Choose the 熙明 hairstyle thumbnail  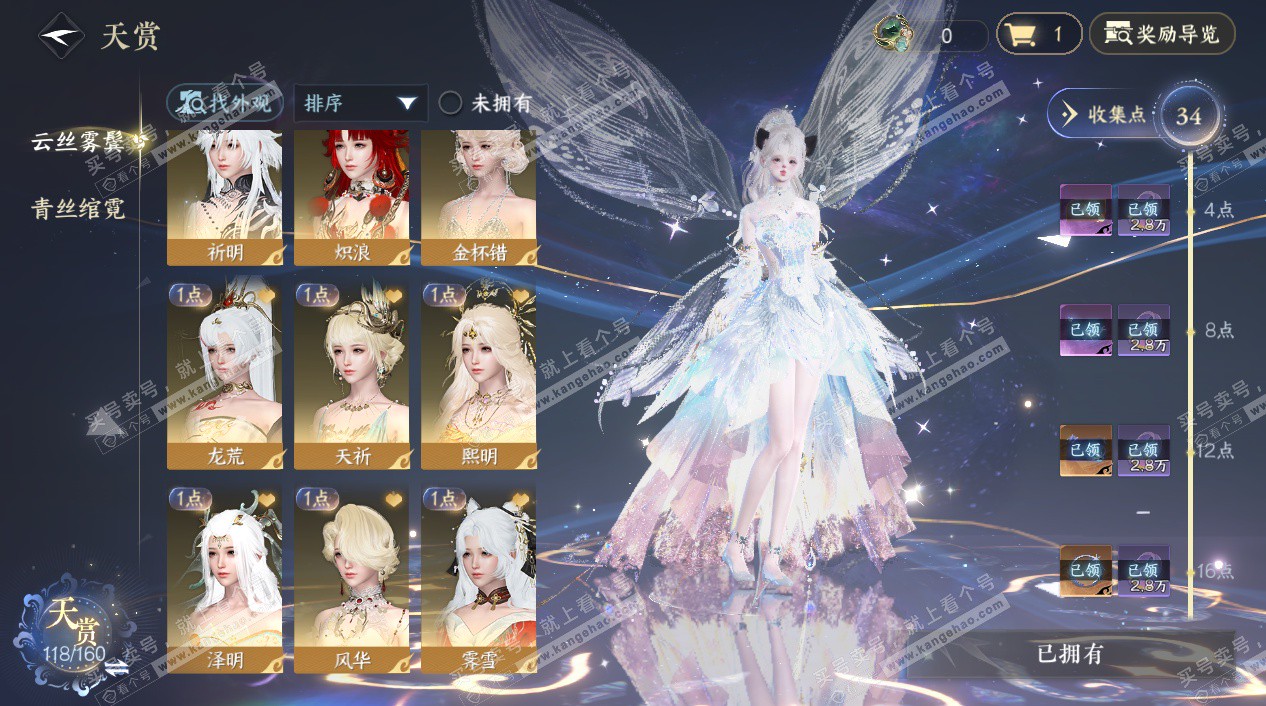[478, 375]
